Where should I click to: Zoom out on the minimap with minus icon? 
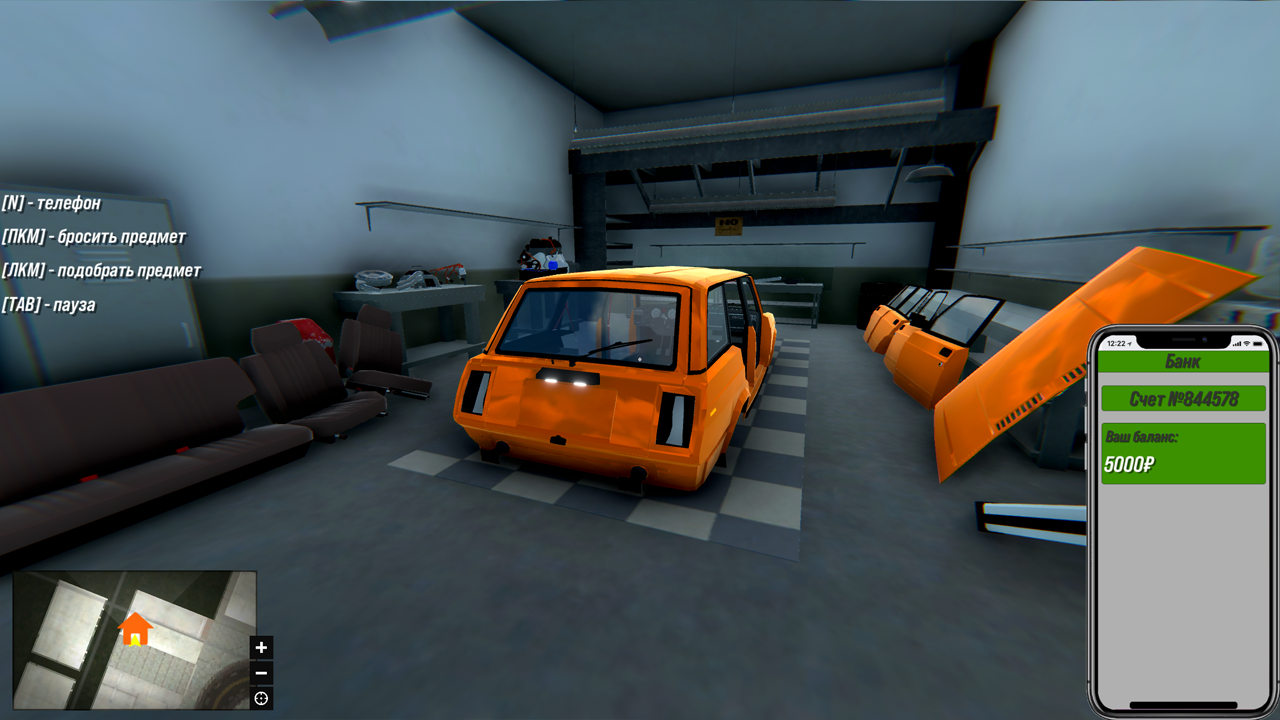click(x=261, y=671)
